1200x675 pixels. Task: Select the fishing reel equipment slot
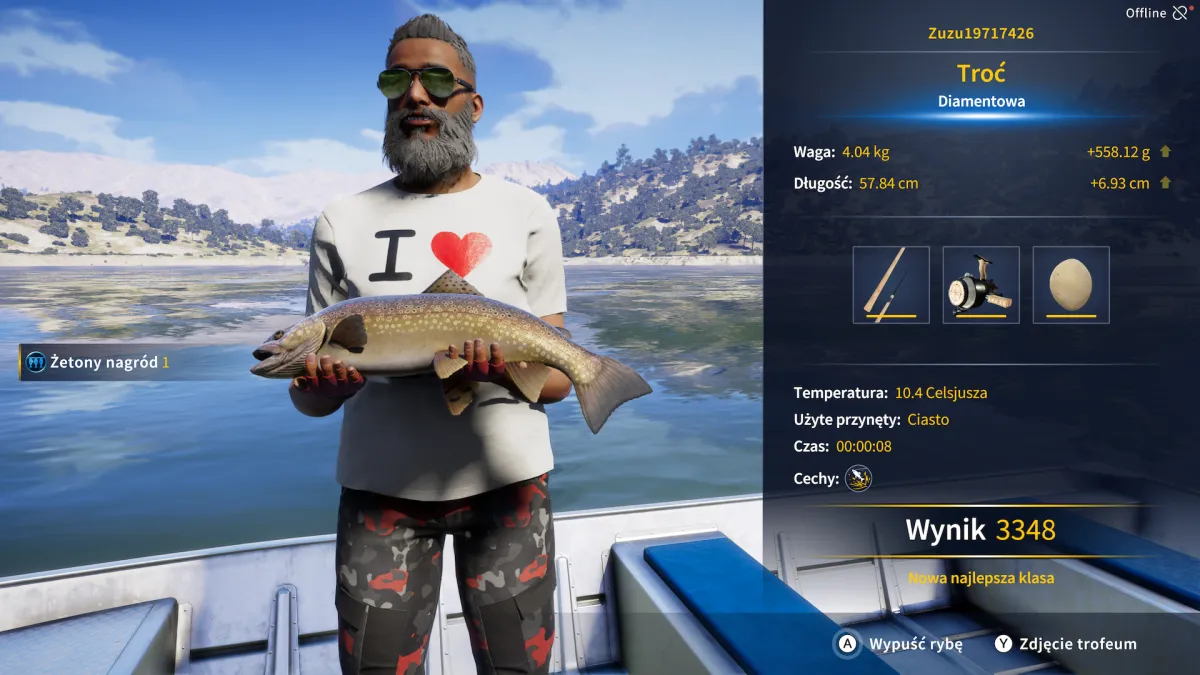coord(981,285)
